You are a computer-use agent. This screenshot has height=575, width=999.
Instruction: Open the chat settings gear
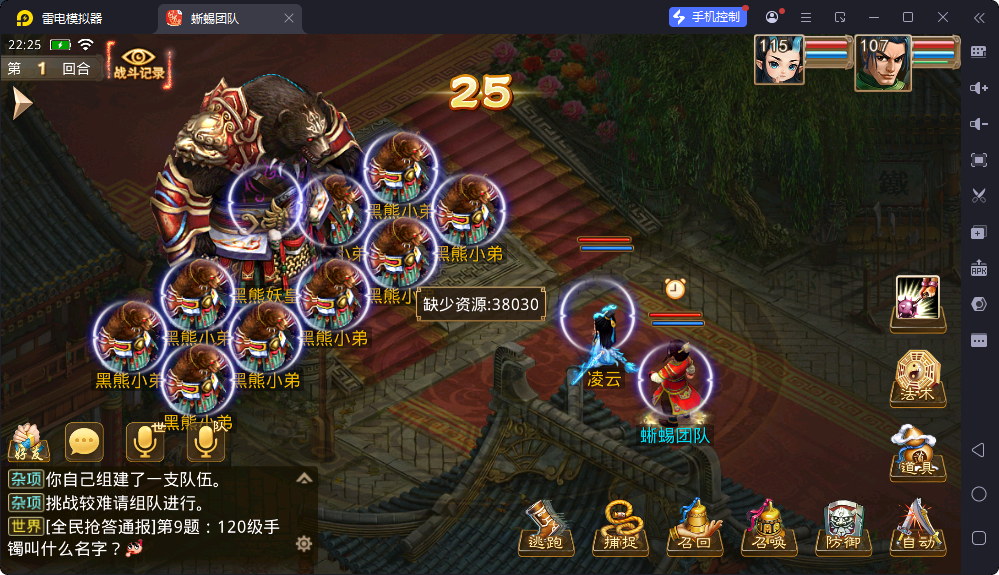pyautogui.click(x=304, y=544)
